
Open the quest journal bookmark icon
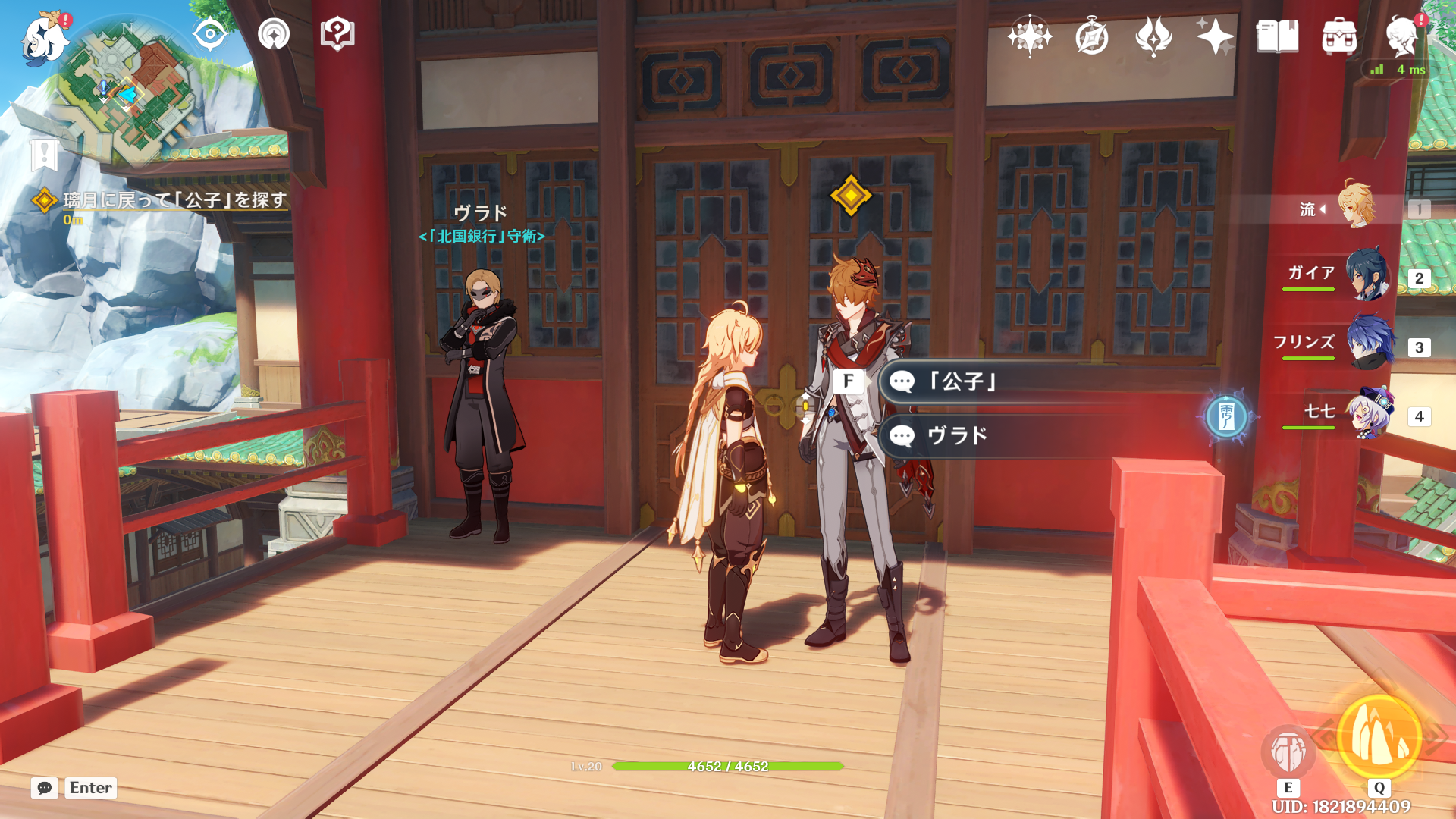[x=45, y=155]
